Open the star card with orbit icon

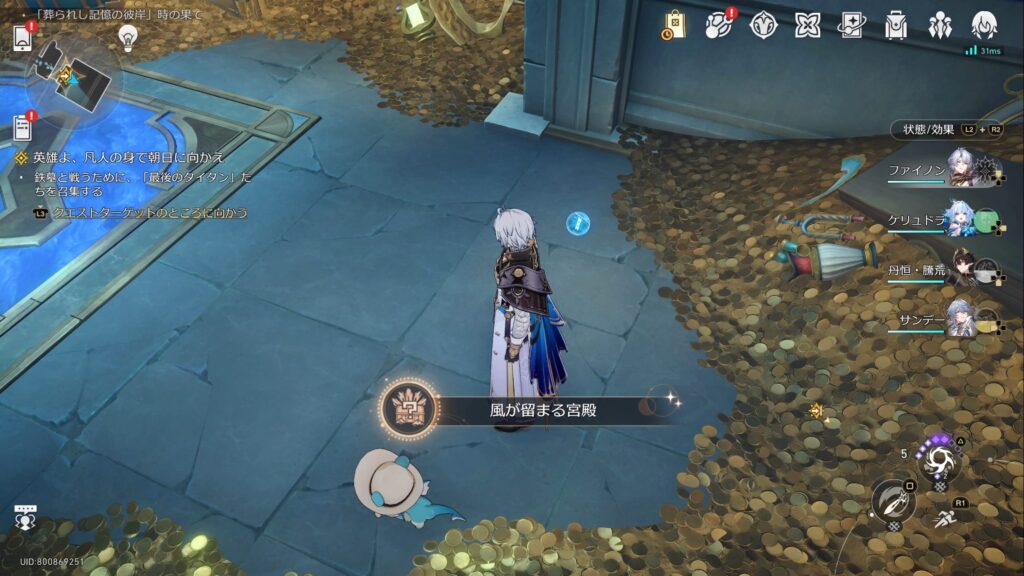click(x=852, y=25)
